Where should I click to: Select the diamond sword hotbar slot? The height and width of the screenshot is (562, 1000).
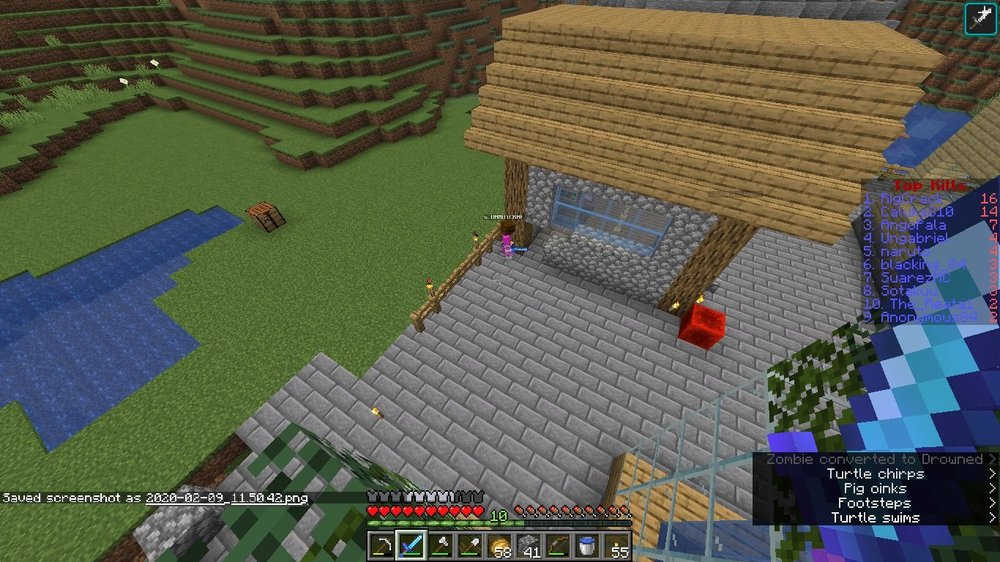(x=411, y=545)
